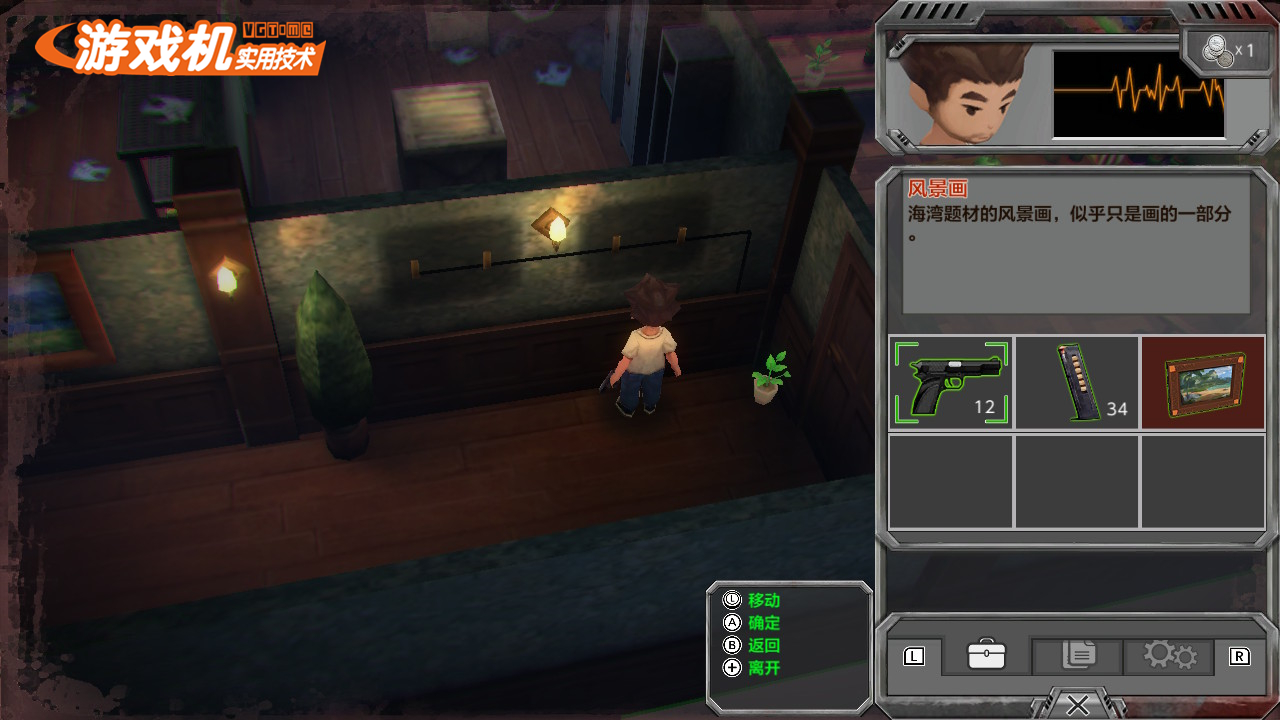Viewport: 1280px width, 720px height.
Task: Close the inventory panel with X
Action: [1077, 705]
